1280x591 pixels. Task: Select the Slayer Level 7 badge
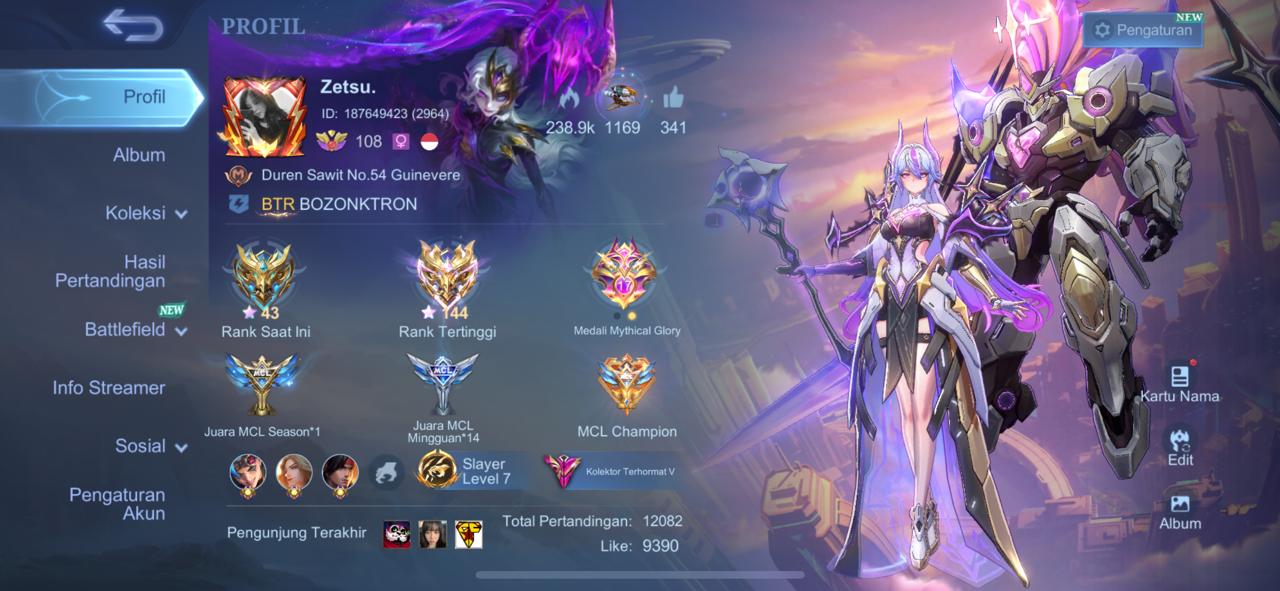click(465, 471)
